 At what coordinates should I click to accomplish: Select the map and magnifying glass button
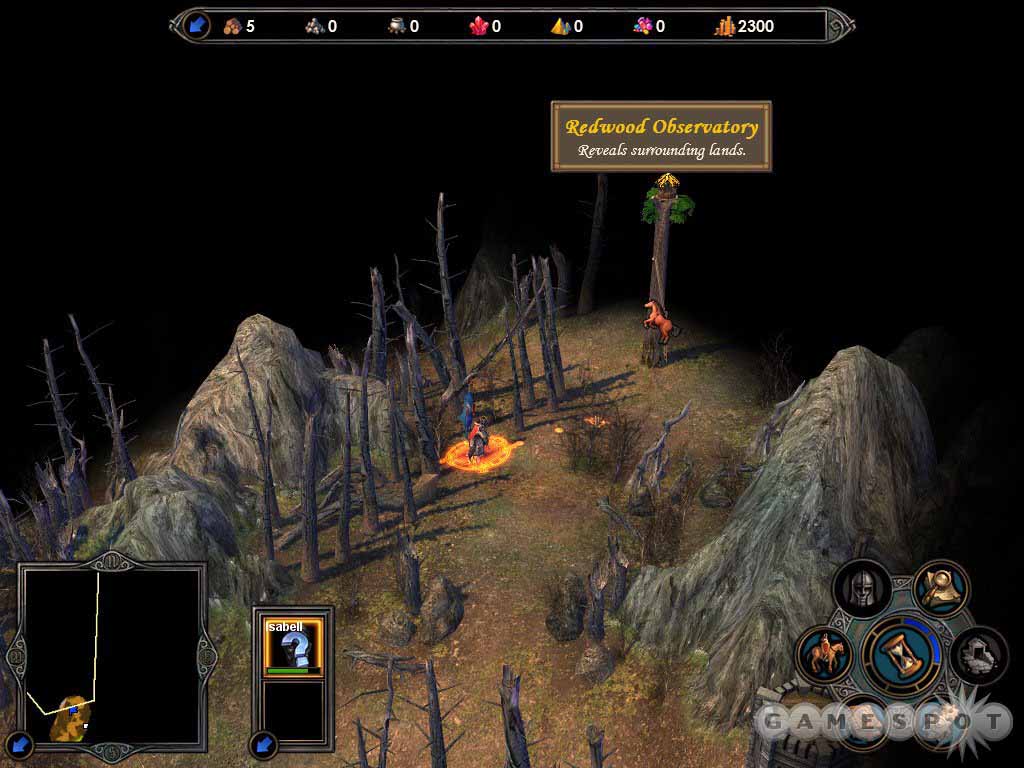point(940,588)
